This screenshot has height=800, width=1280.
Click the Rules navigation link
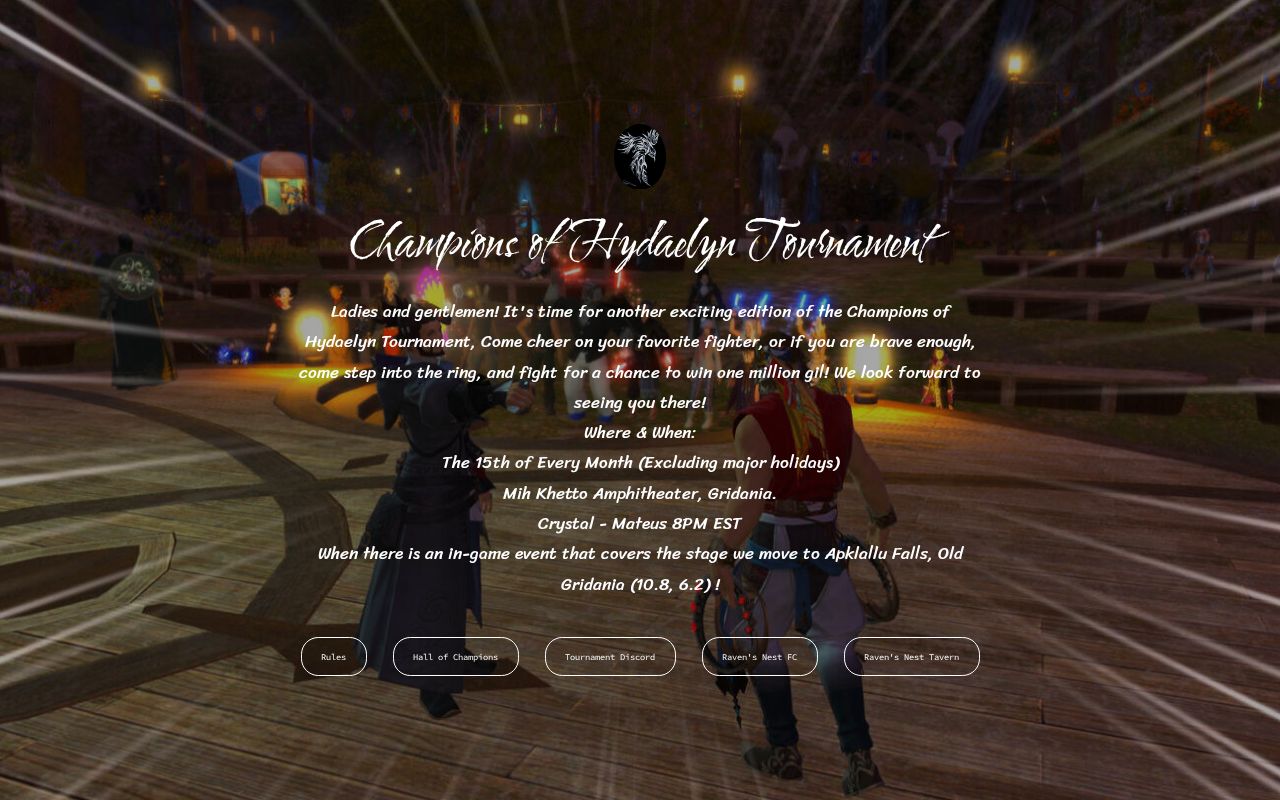coord(333,656)
